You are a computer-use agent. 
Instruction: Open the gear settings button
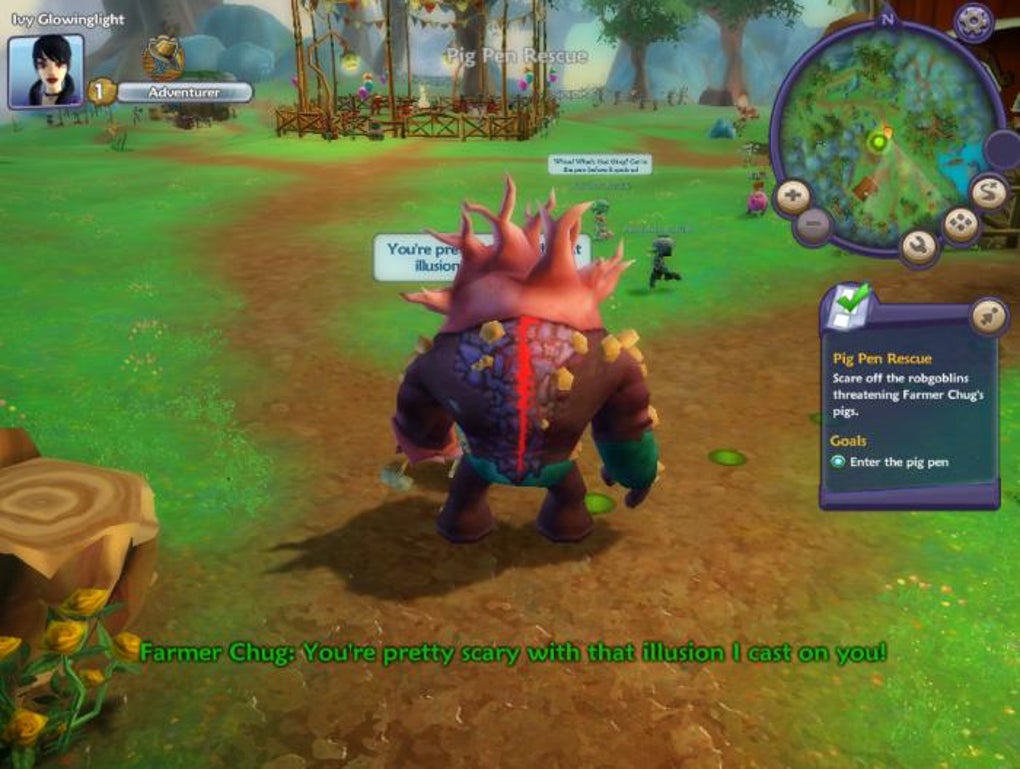(973, 21)
